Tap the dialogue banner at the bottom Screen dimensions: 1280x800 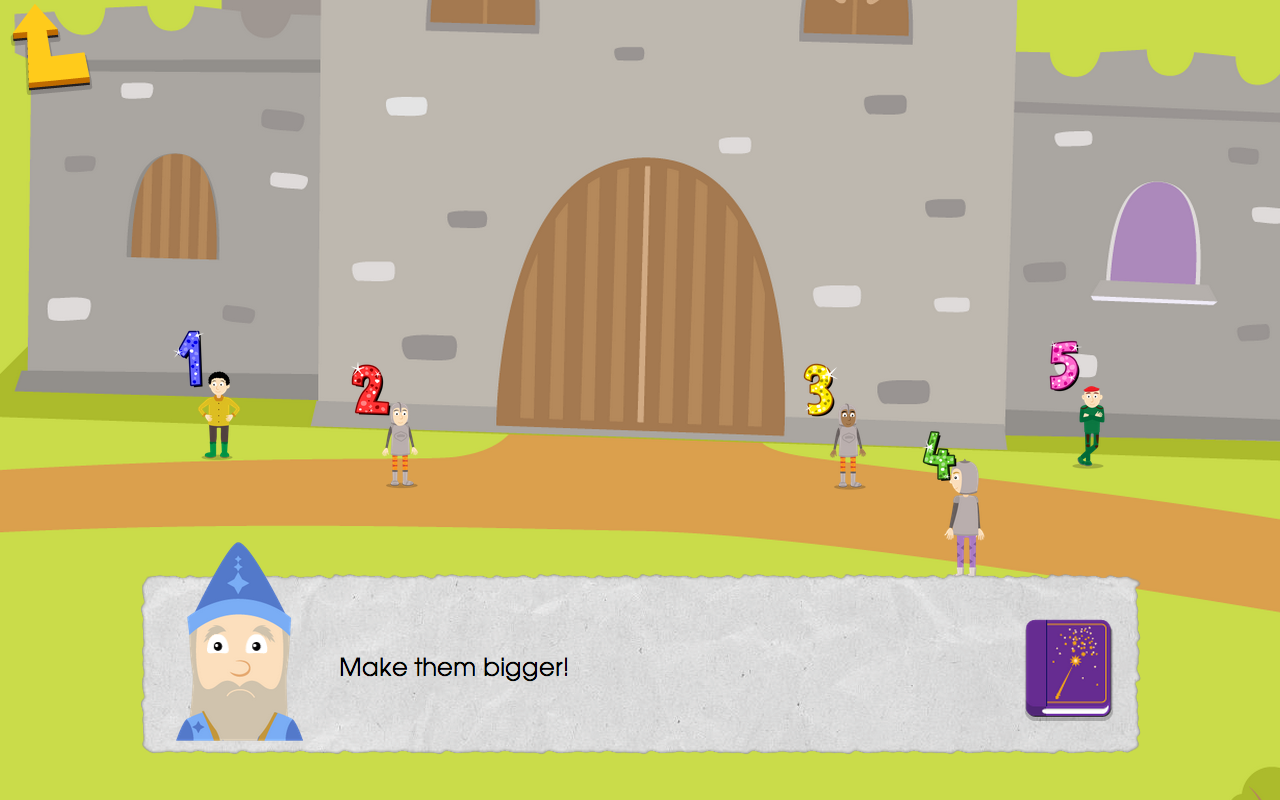point(640,665)
